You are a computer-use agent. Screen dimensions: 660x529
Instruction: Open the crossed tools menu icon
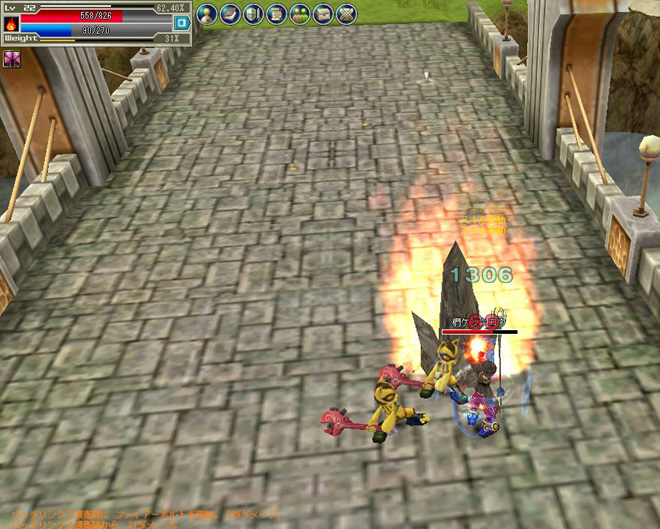(x=345, y=14)
